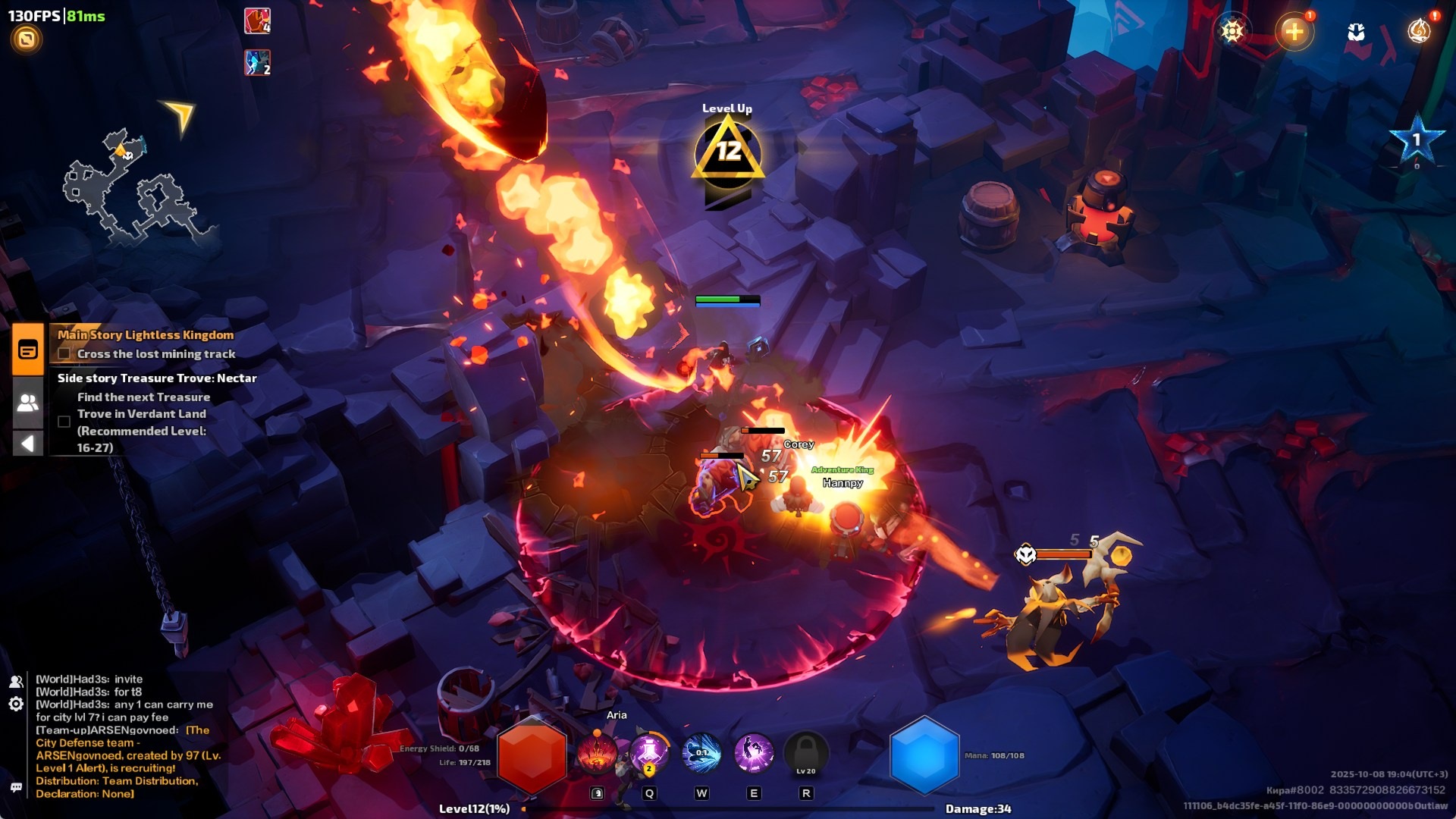The image size is (1456, 819).
Task: Claim the Level Up 12 badge
Action: [728, 152]
